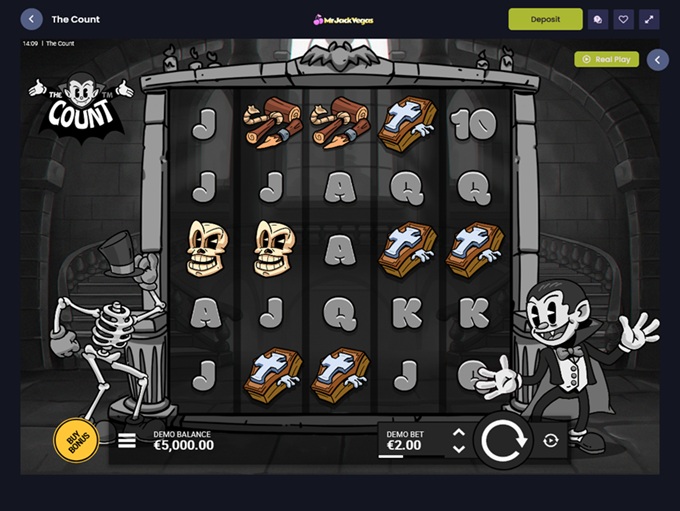Decrease the demo bet with the down arrow
Viewport: 680px width, 511px height.
[458, 449]
